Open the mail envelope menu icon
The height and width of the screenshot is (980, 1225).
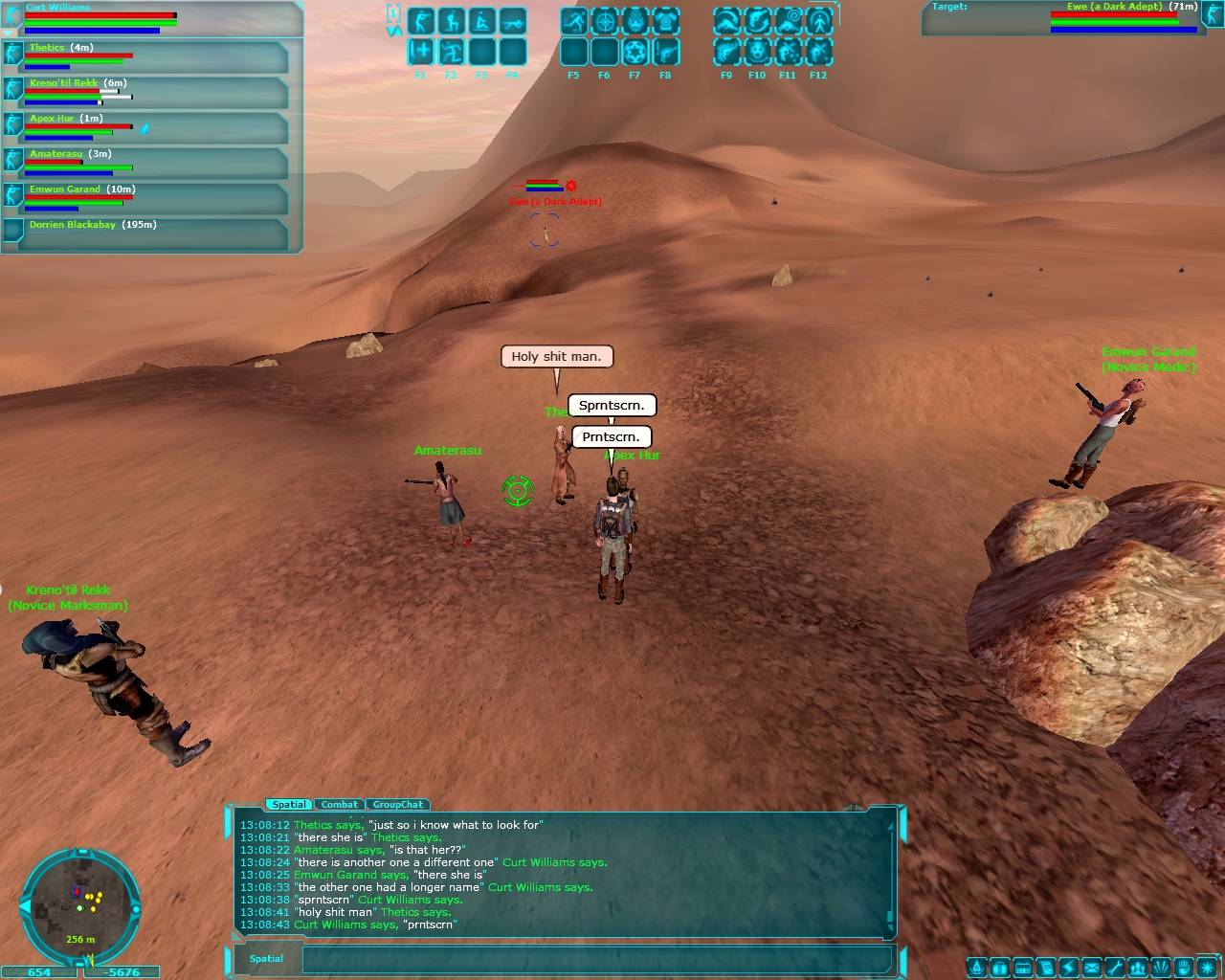pos(1091,968)
